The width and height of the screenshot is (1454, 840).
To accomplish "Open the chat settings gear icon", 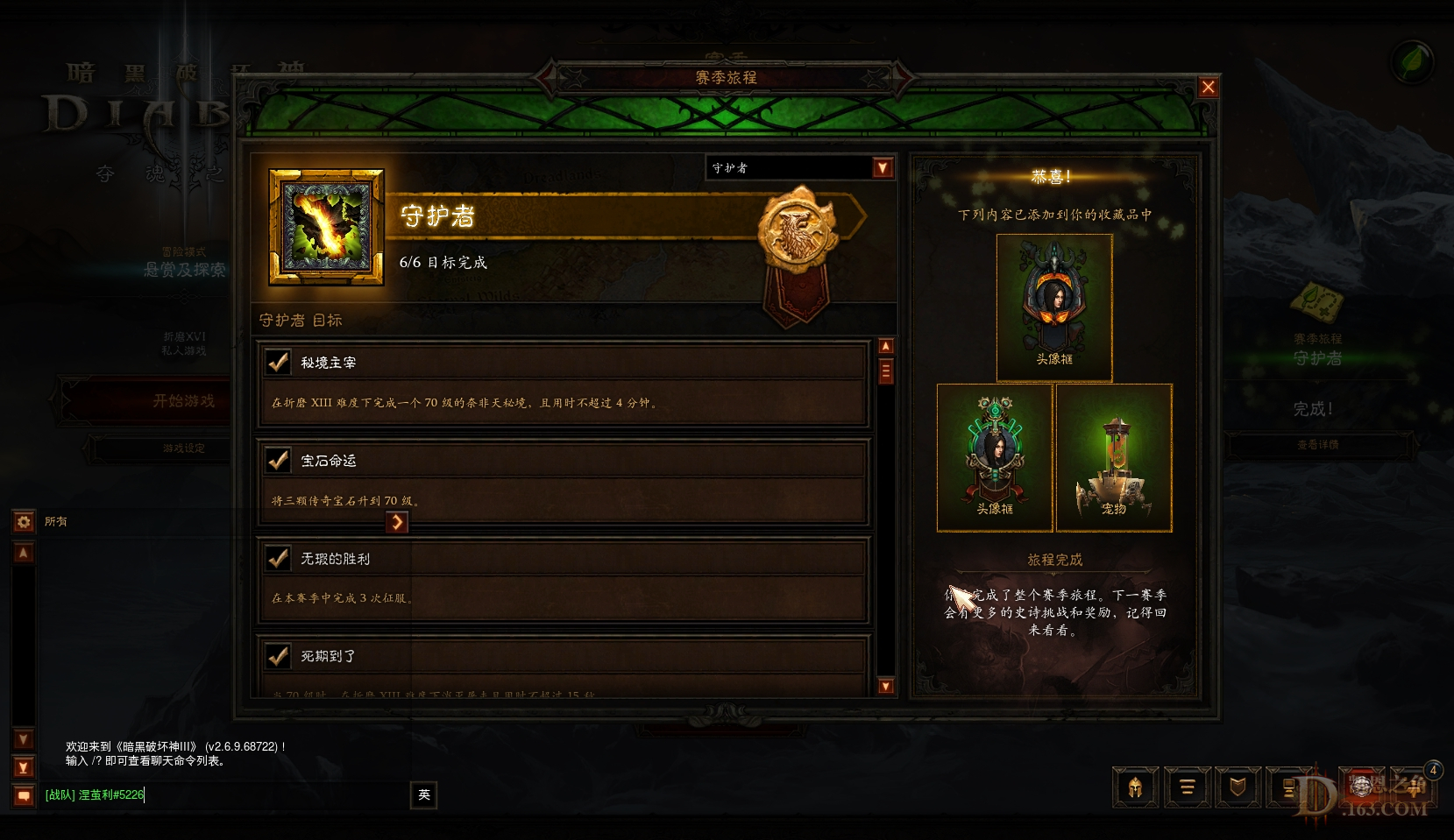I will [22, 521].
